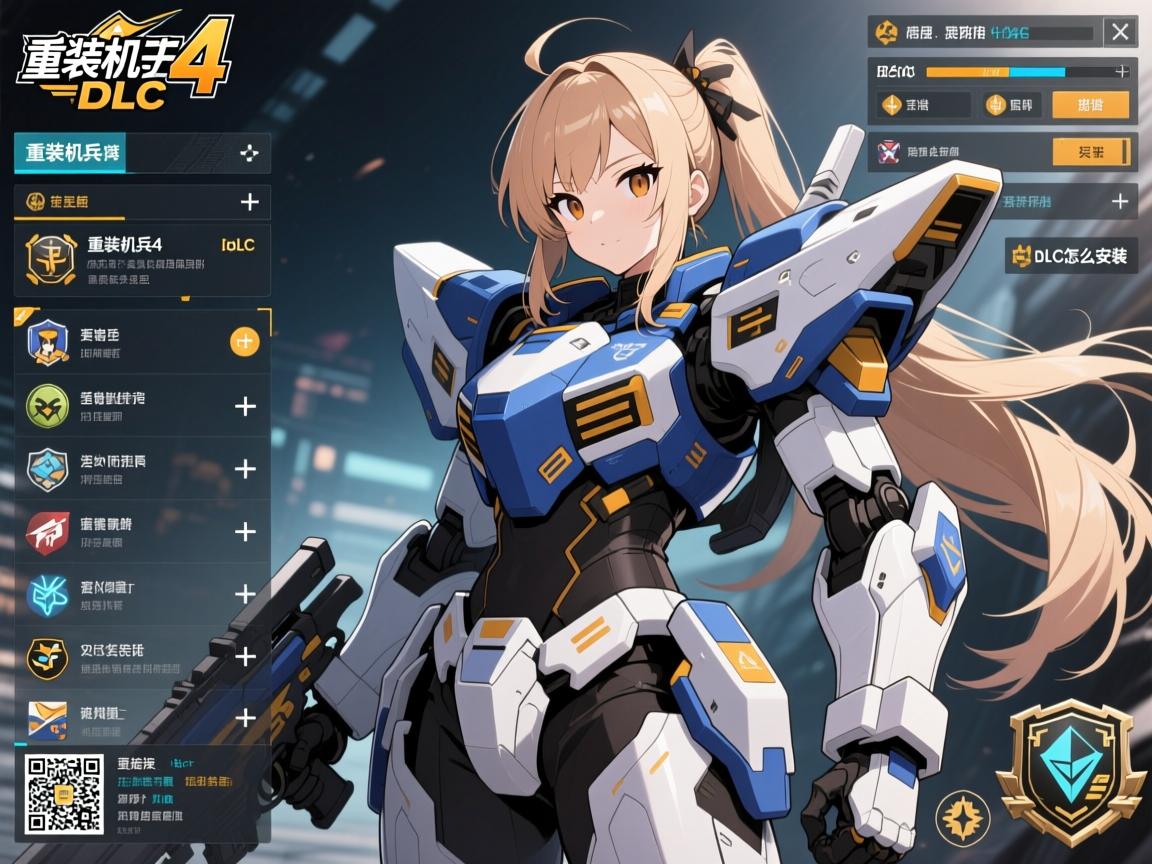Close the top-right panel with the X
This screenshot has height=864, width=1152.
coord(1119,32)
